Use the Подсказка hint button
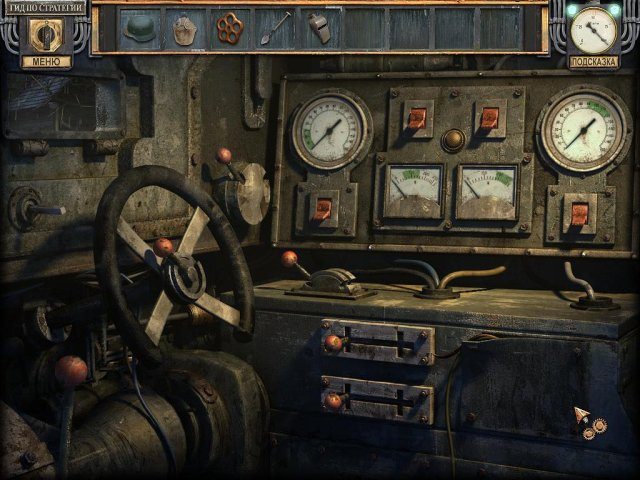Viewport: 640px width, 480px height. 594,62
